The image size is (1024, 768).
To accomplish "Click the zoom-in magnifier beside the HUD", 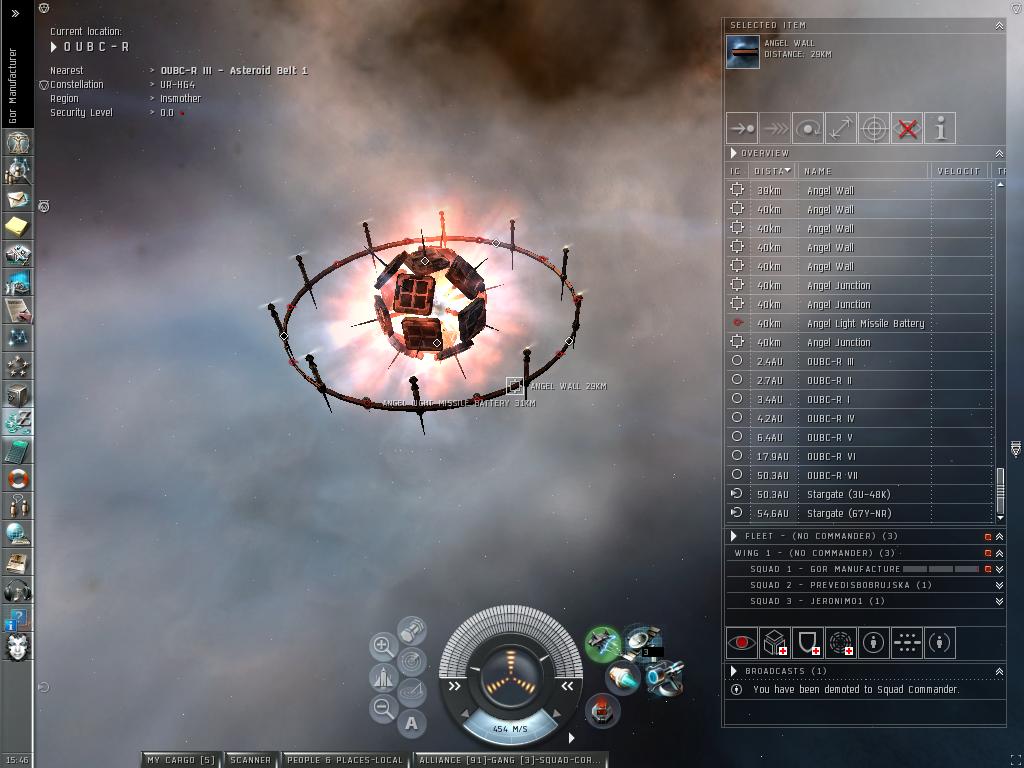I will click(x=383, y=646).
